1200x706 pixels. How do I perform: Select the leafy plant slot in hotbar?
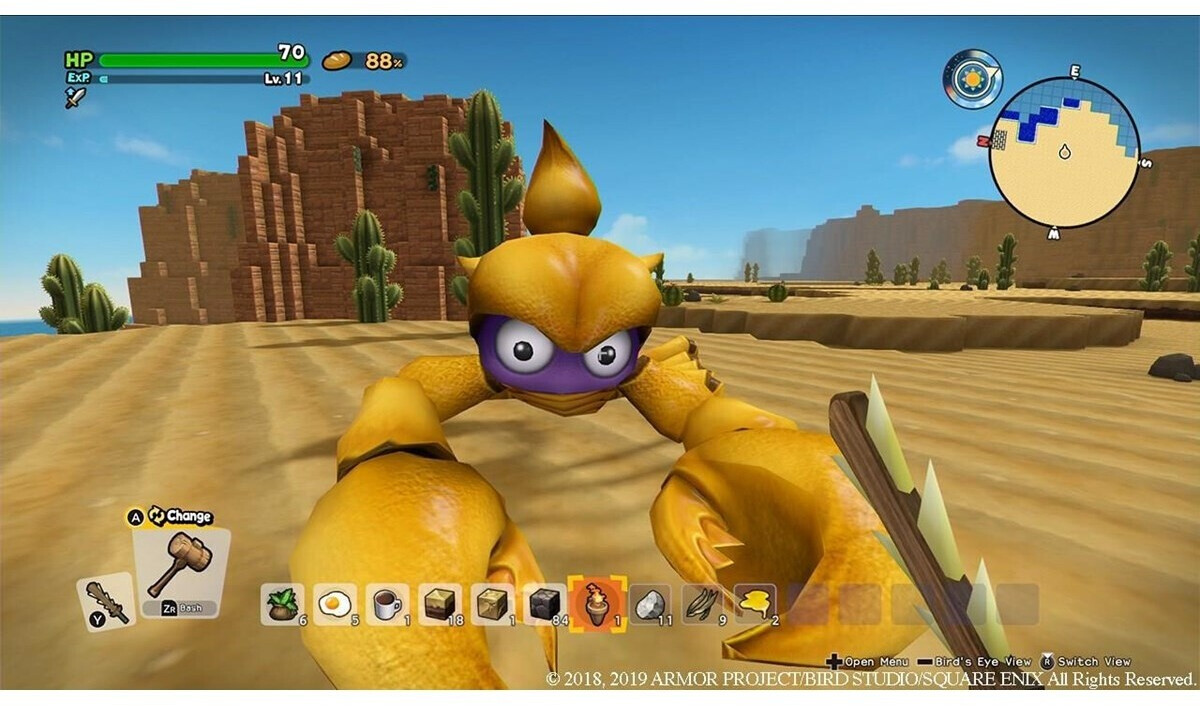tap(282, 604)
